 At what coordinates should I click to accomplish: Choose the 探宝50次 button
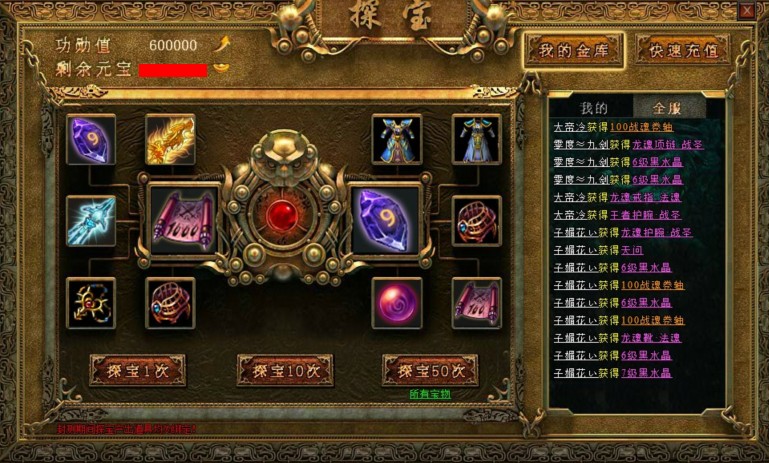click(x=430, y=370)
